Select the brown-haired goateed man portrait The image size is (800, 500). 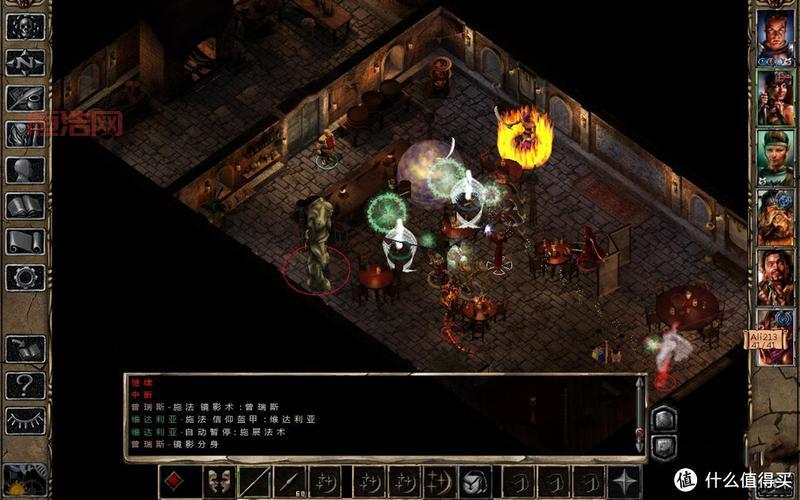[x=775, y=277]
